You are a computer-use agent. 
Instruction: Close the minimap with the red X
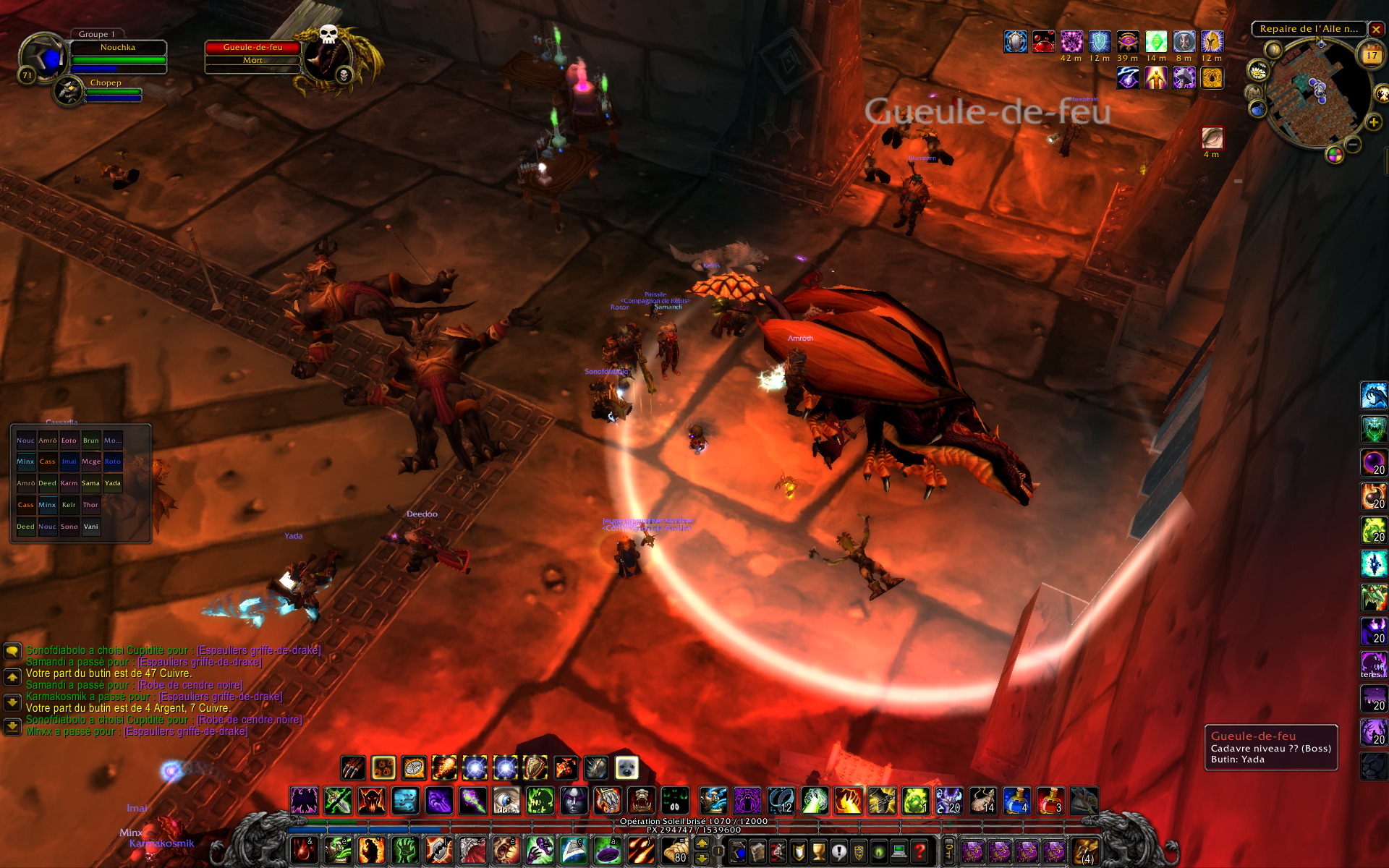click(1376, 30)
